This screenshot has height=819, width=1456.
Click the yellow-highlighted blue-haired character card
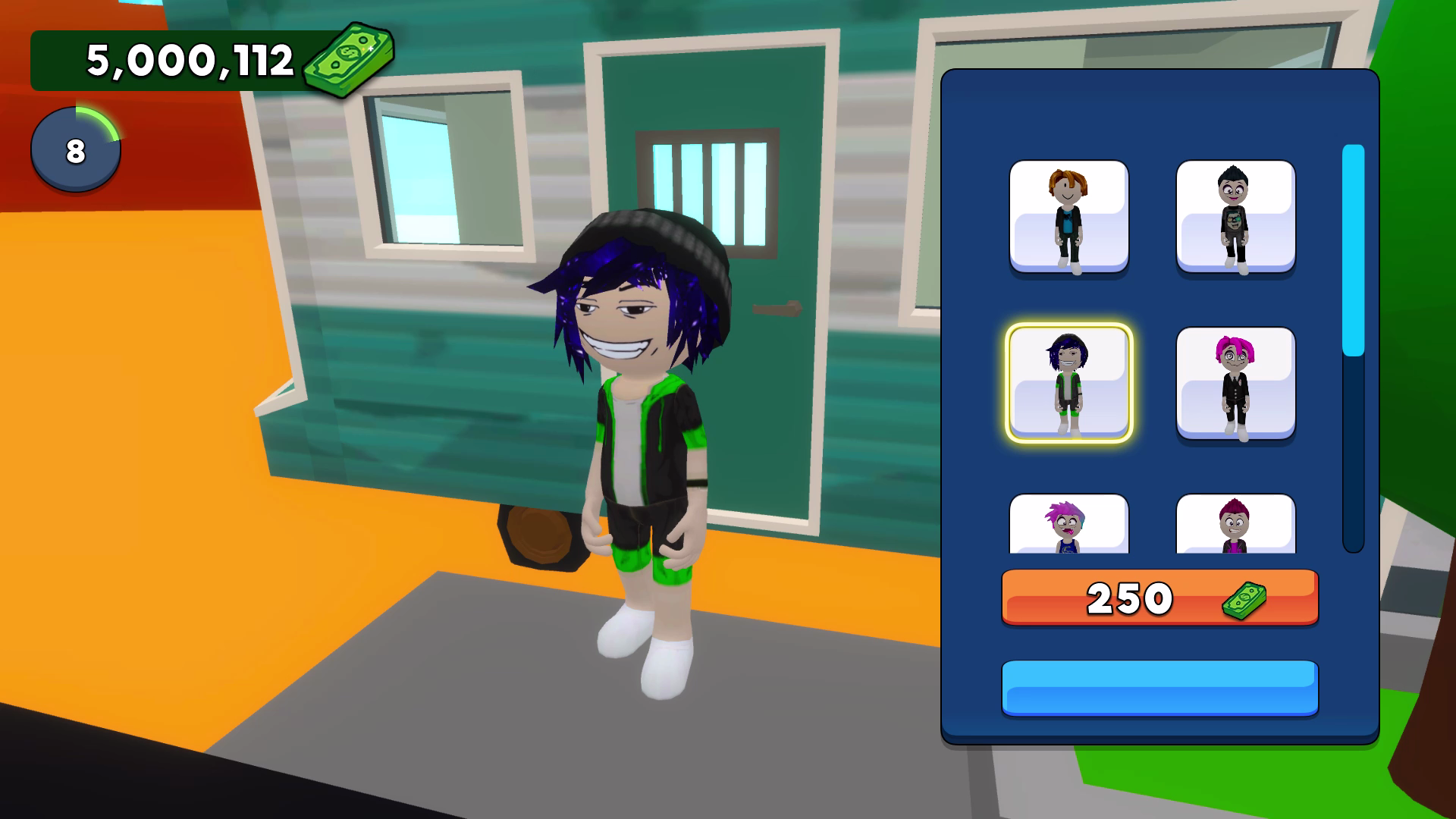pos(1069,383)
